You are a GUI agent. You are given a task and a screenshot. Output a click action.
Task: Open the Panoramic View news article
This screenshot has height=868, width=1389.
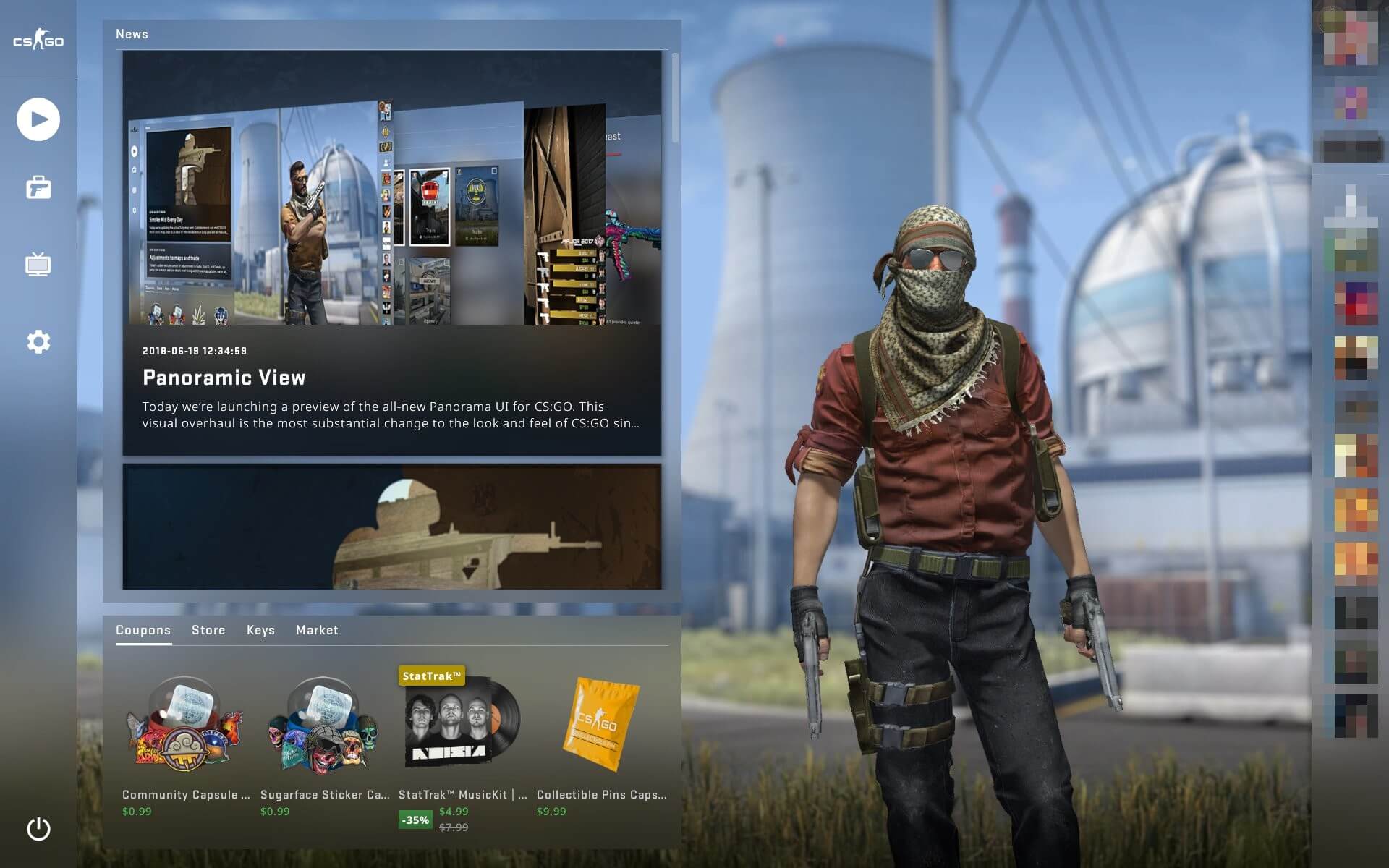point(391,253)
